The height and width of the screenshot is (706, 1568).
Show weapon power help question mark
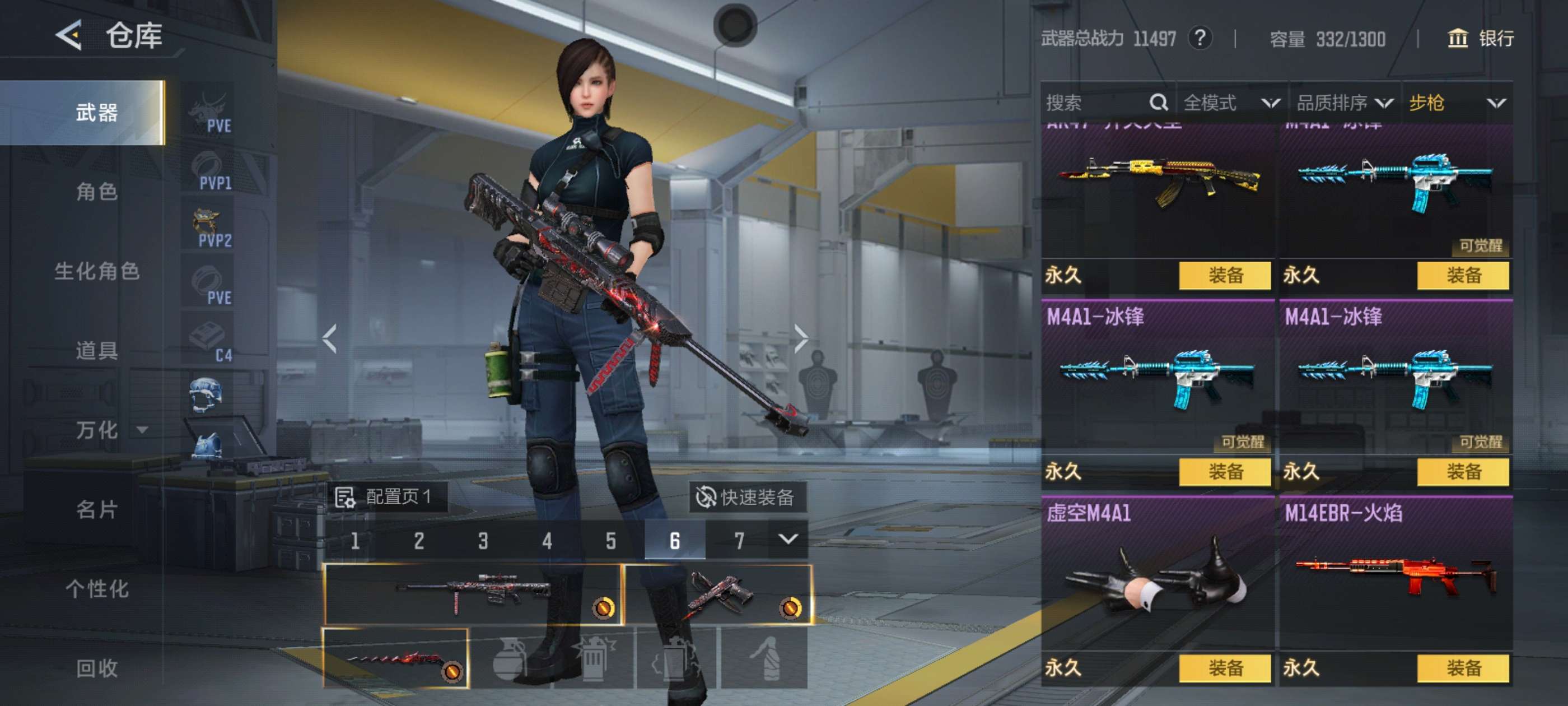(x=1200, y=38)
